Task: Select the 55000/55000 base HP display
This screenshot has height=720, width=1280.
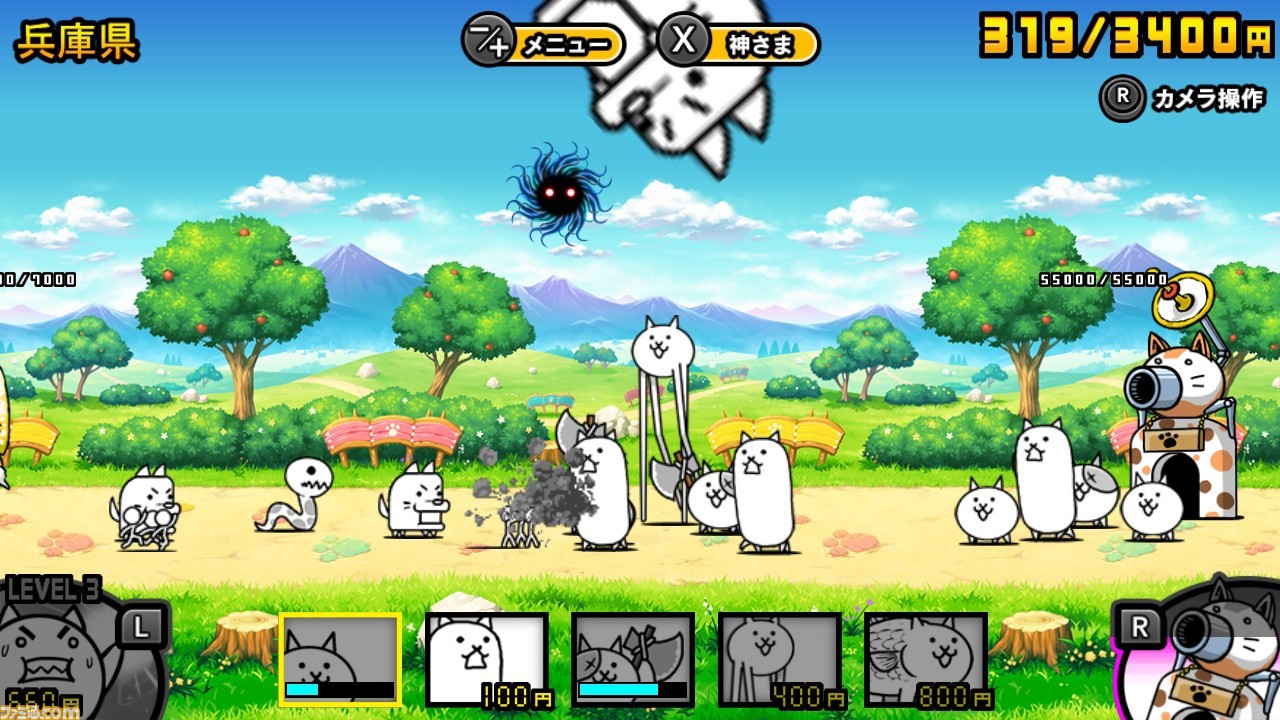Action: pyautogui.click(x=1105, y=280)
